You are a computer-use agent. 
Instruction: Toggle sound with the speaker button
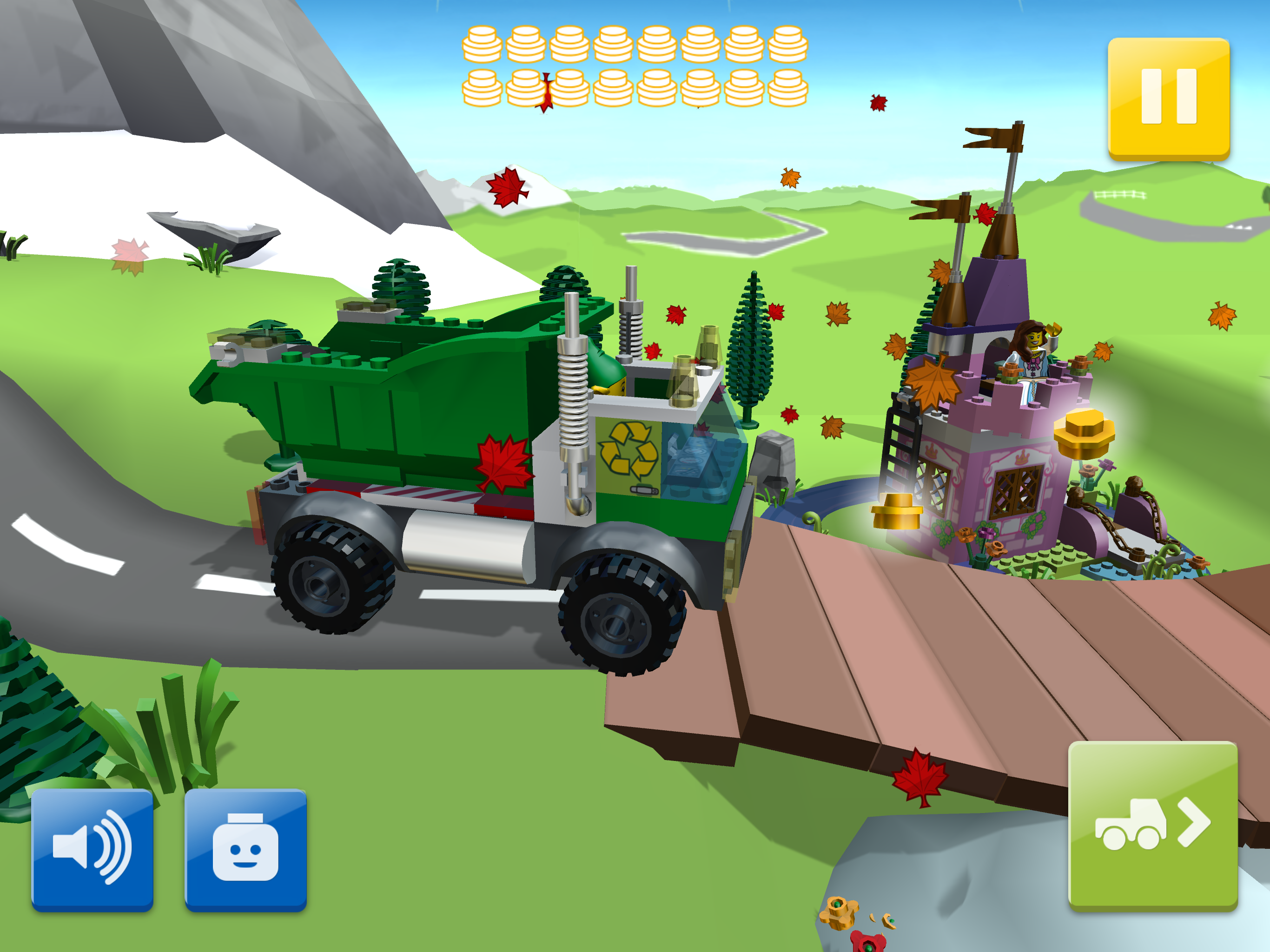(92, 849)
